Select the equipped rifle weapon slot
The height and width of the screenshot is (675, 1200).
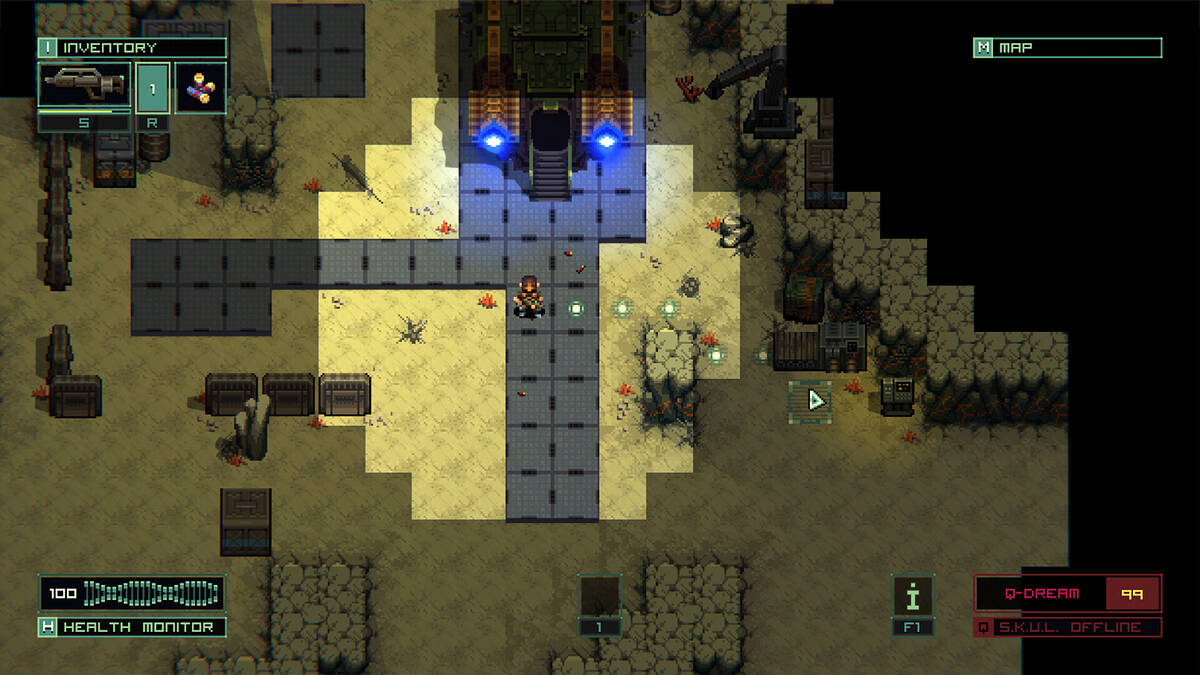coord(84,86)
